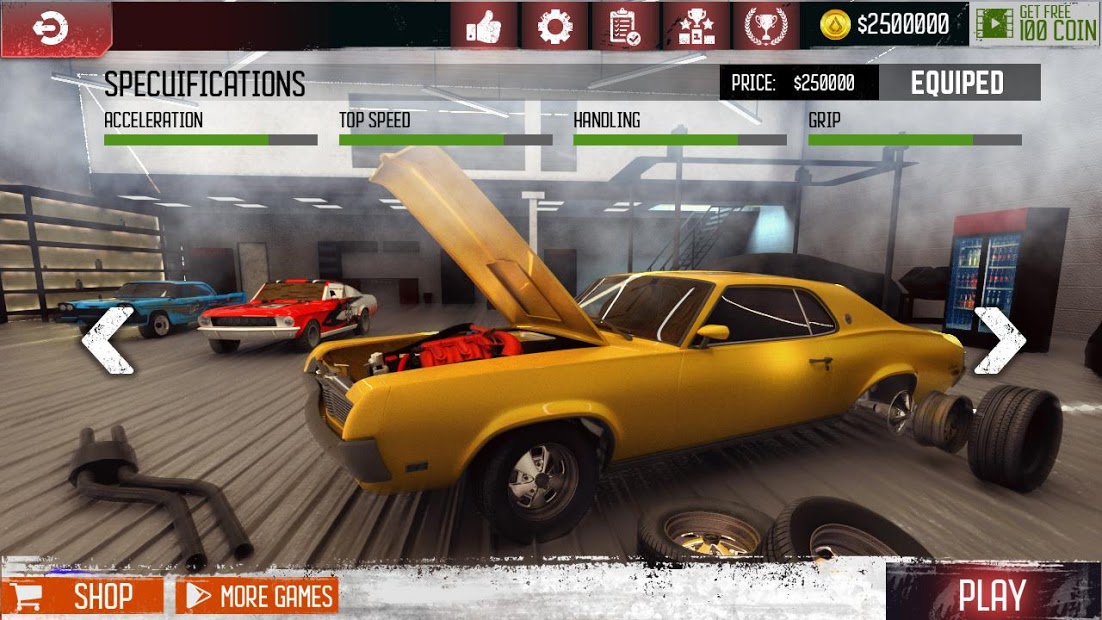Viewport: 1102px width, 620px height.
Task: Exit using the red logout button
Action: [x=50, y=29]
